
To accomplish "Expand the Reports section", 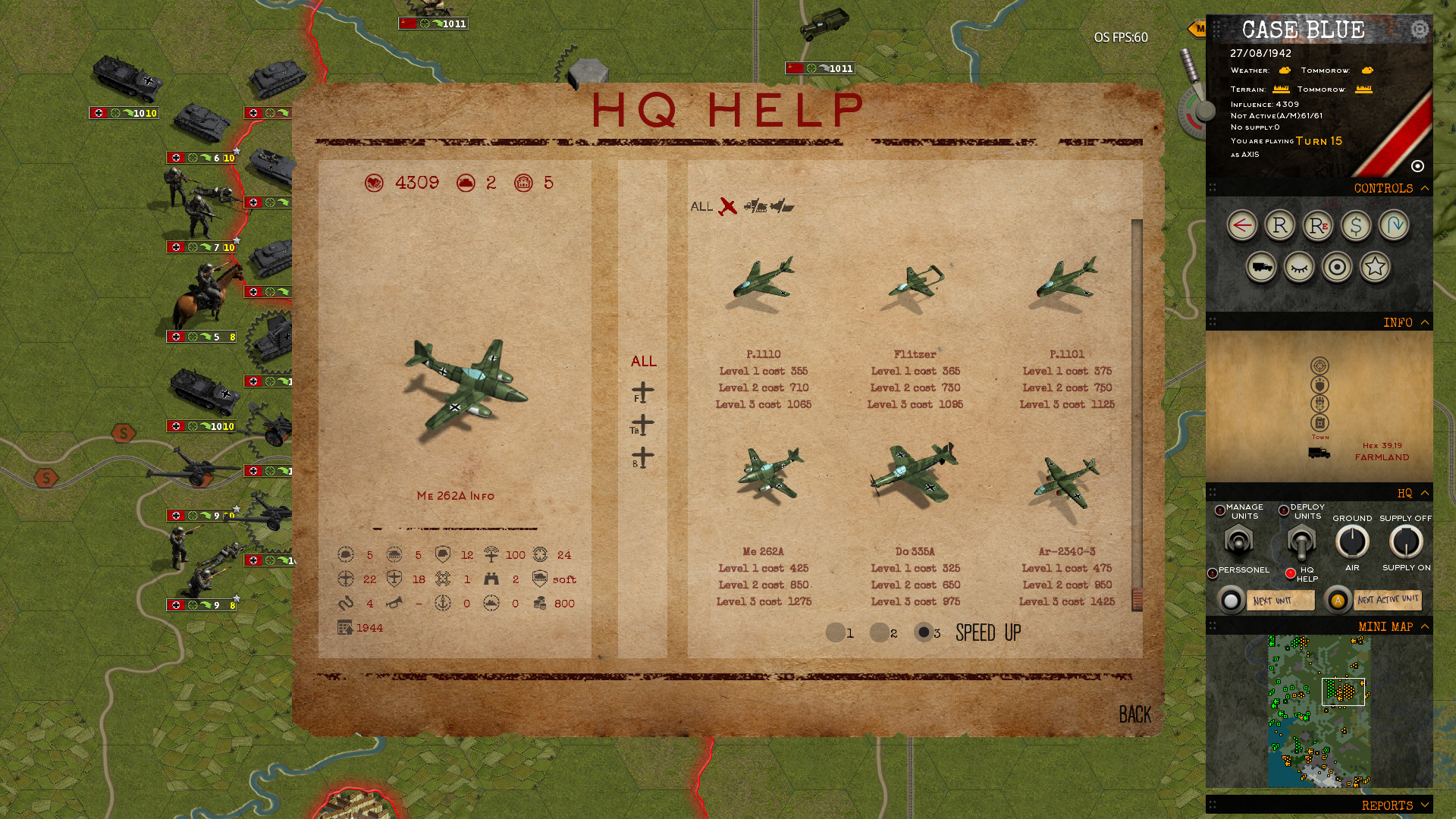I will click(x=1426, y=805).
